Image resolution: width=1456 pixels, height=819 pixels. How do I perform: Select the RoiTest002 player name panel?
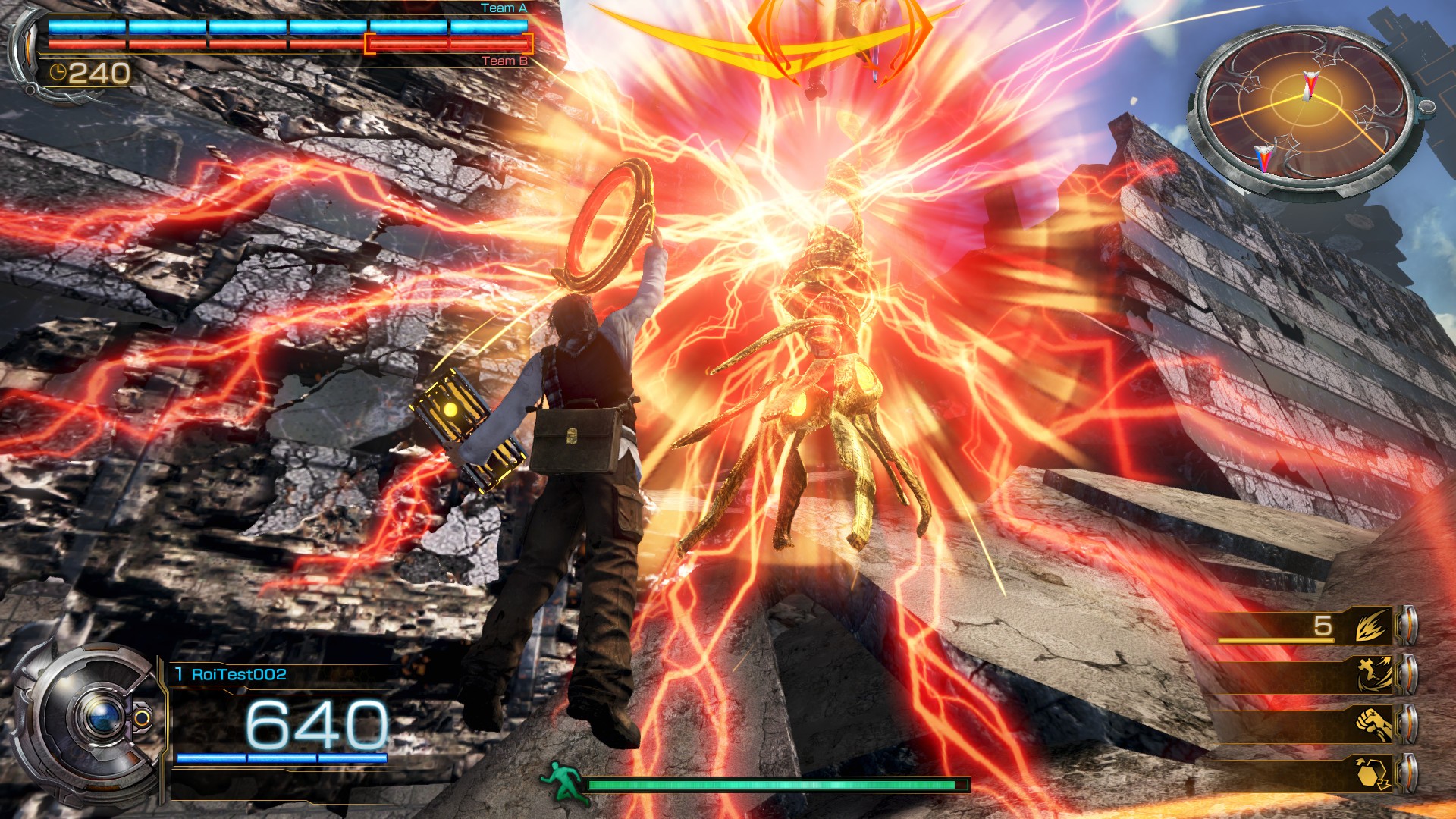pos(238,674)
